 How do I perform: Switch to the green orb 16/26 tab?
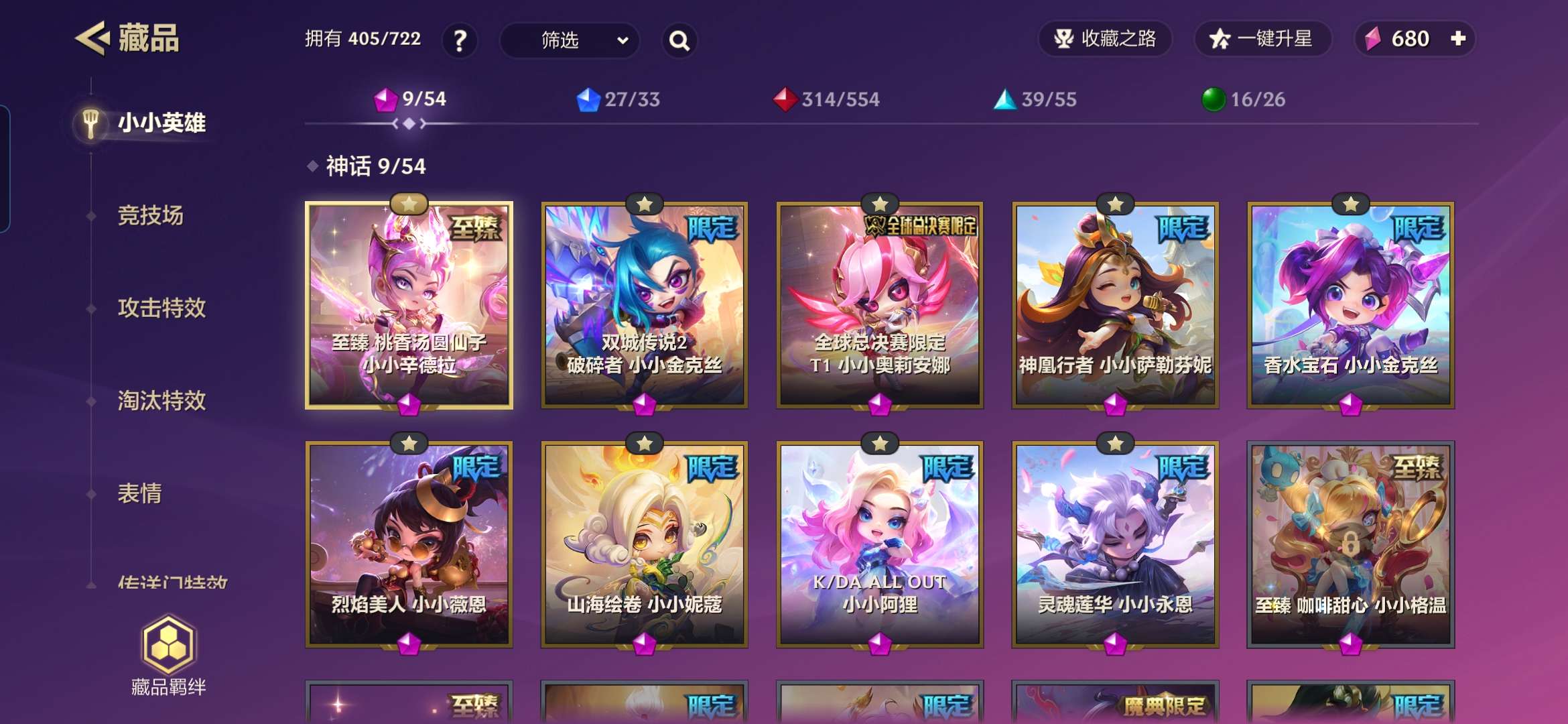[1244, 99]
